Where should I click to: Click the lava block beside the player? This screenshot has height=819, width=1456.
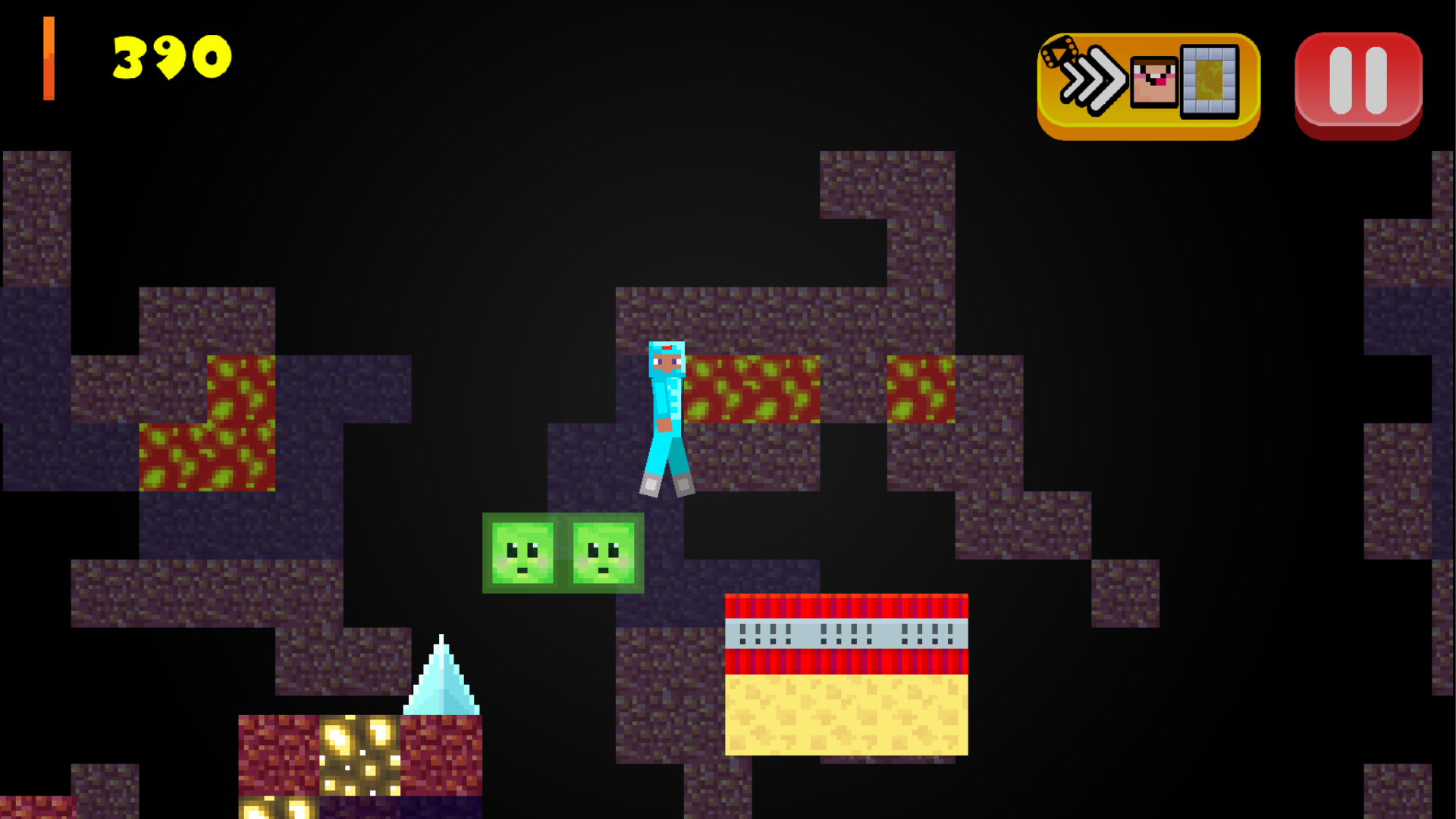click(x=751, y=391)
